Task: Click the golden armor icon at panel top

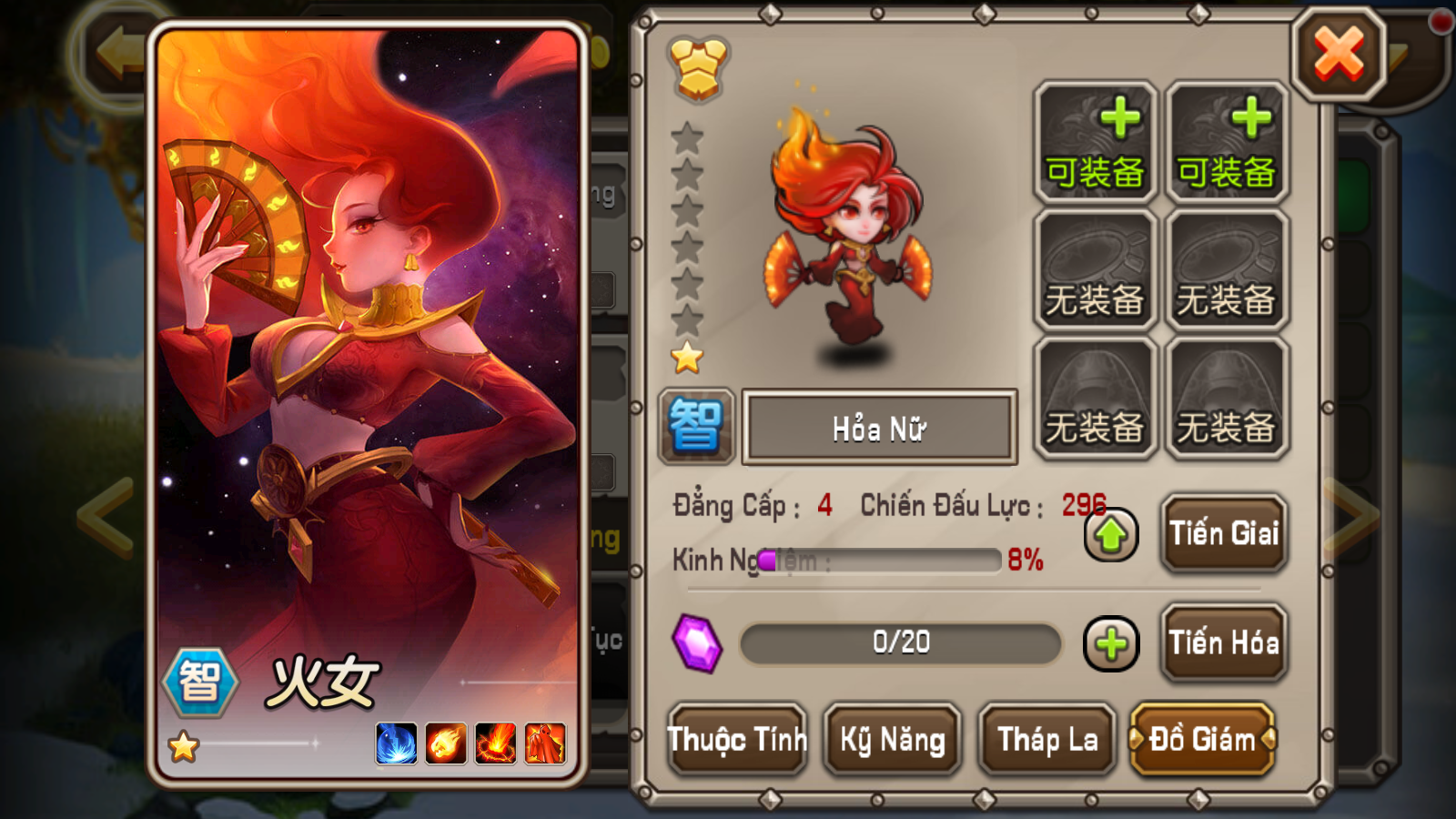Action: point(697,68)
